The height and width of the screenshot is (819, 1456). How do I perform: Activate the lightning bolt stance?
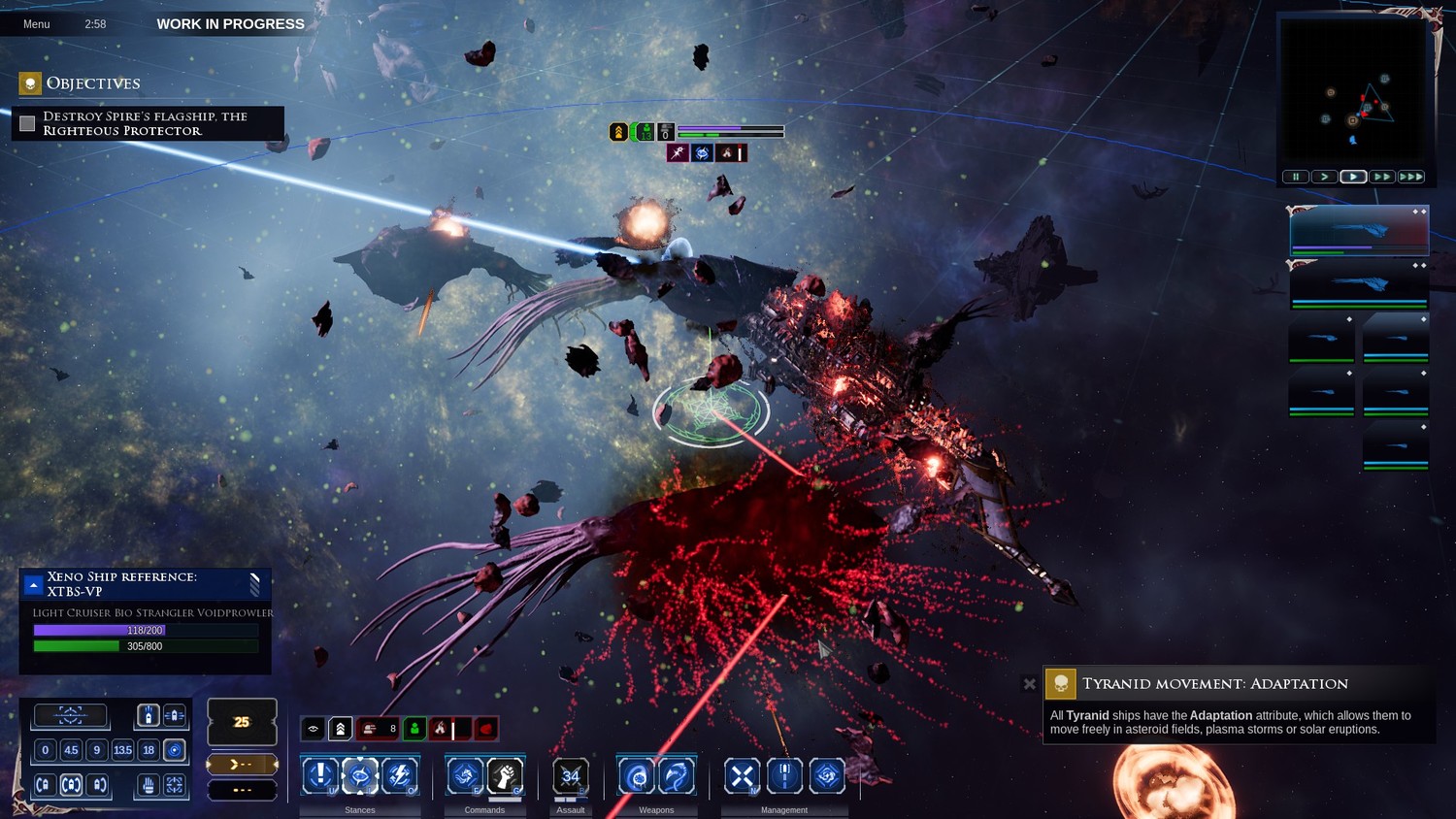click(x=399, y=775)
